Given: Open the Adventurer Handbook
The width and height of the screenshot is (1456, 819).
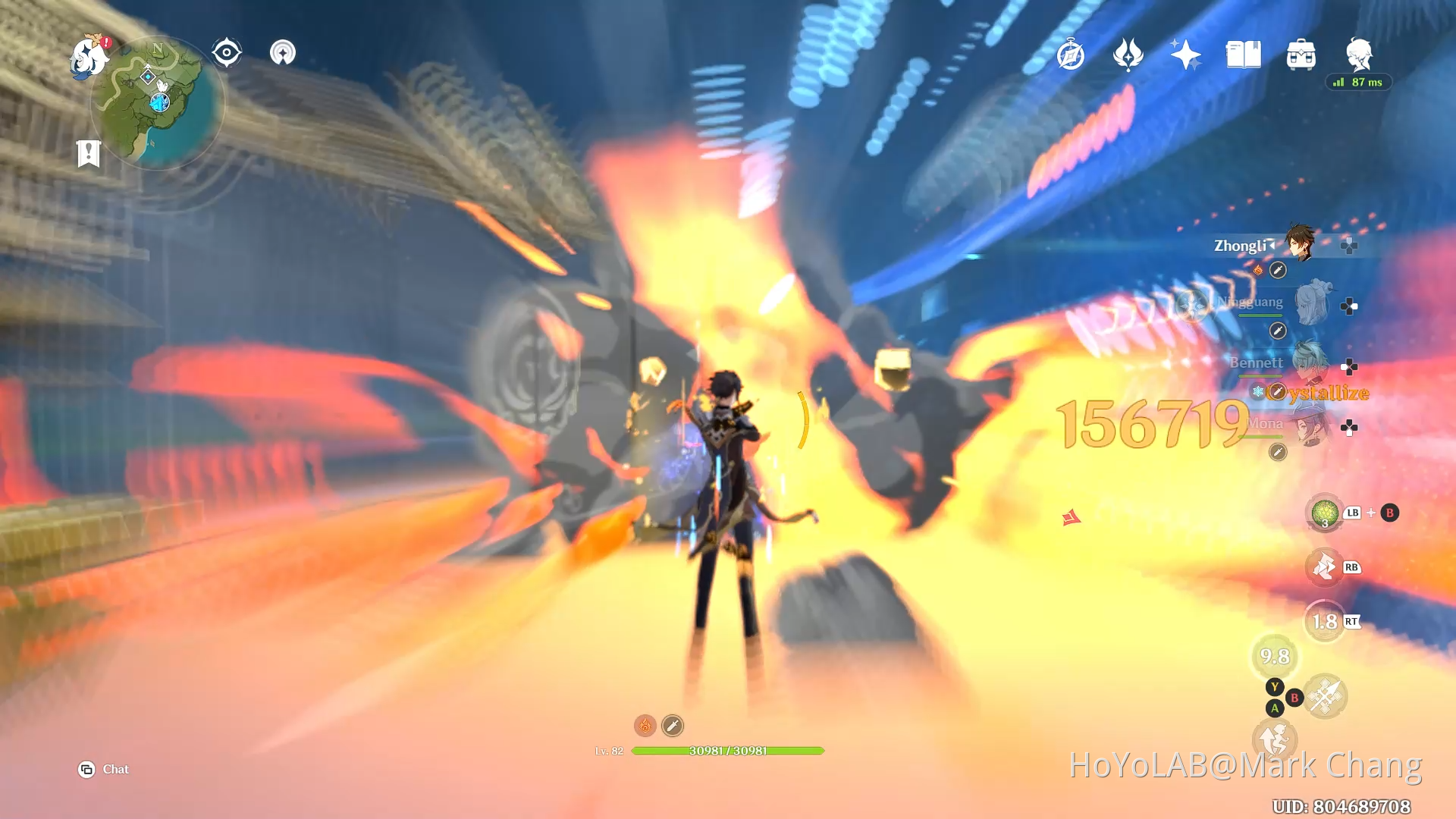Looking at the screenshot, I should pyautogui.click(x=1242, y=54).
